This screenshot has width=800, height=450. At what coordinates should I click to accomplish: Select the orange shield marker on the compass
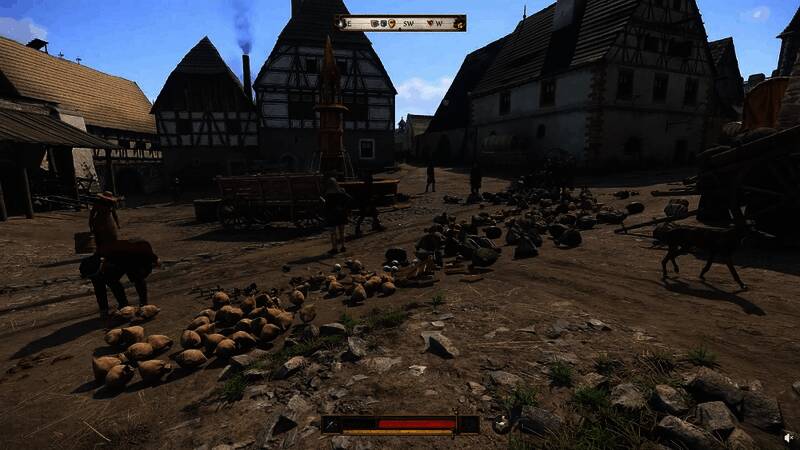390,22
